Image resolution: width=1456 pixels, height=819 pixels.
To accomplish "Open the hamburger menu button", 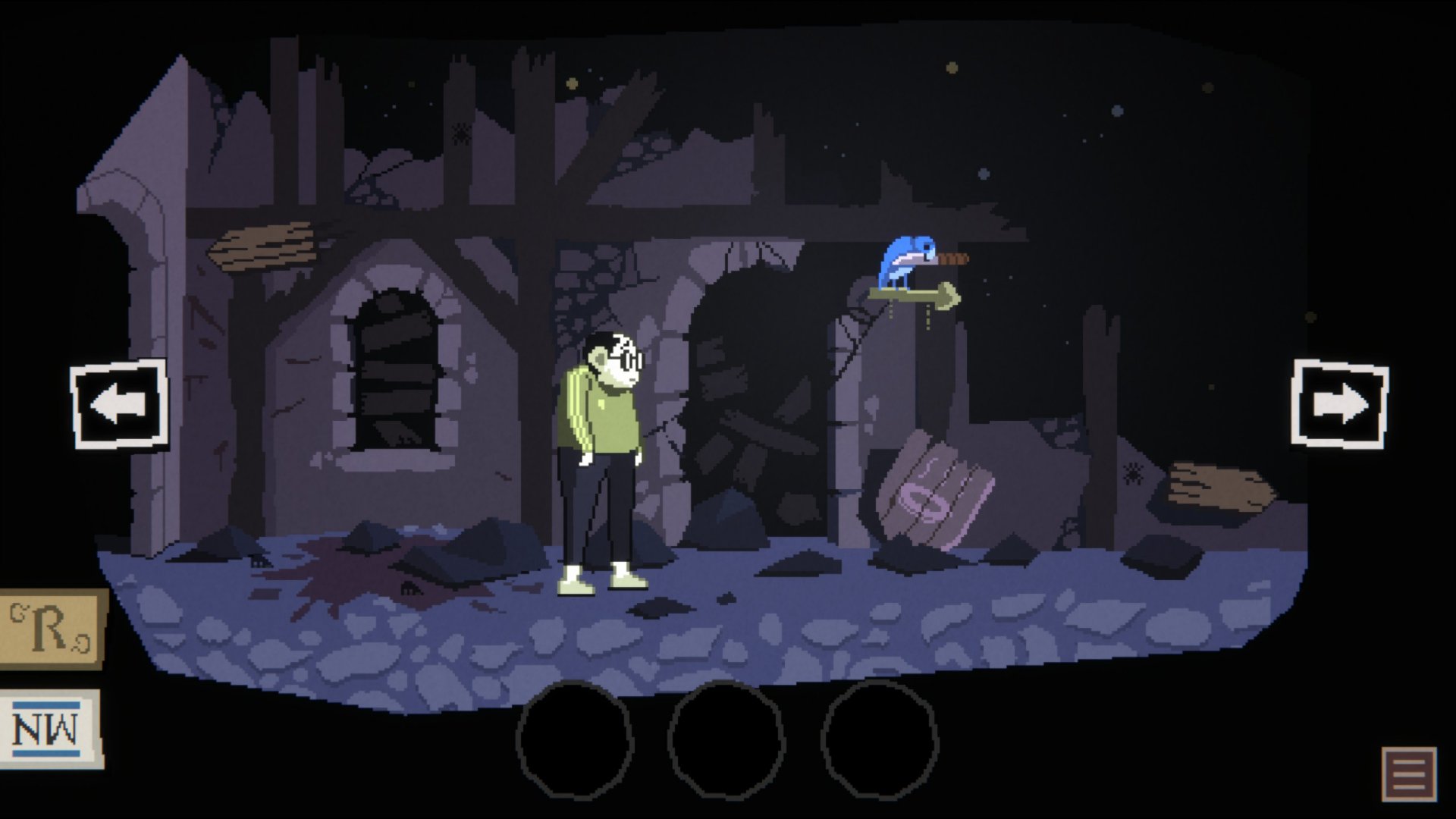I will 1409,773.
